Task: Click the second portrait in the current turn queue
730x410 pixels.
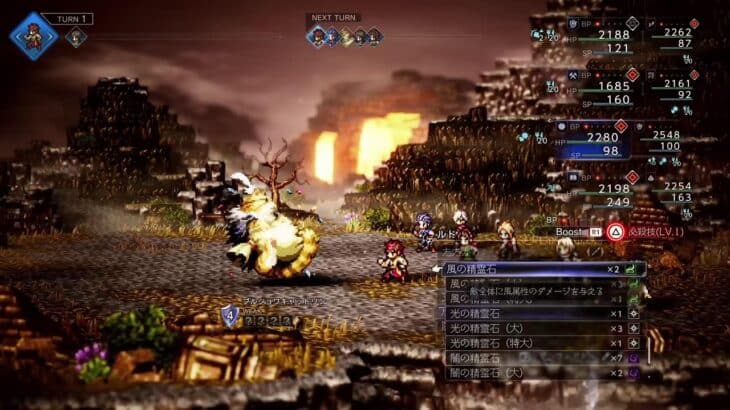Action: 76,37
